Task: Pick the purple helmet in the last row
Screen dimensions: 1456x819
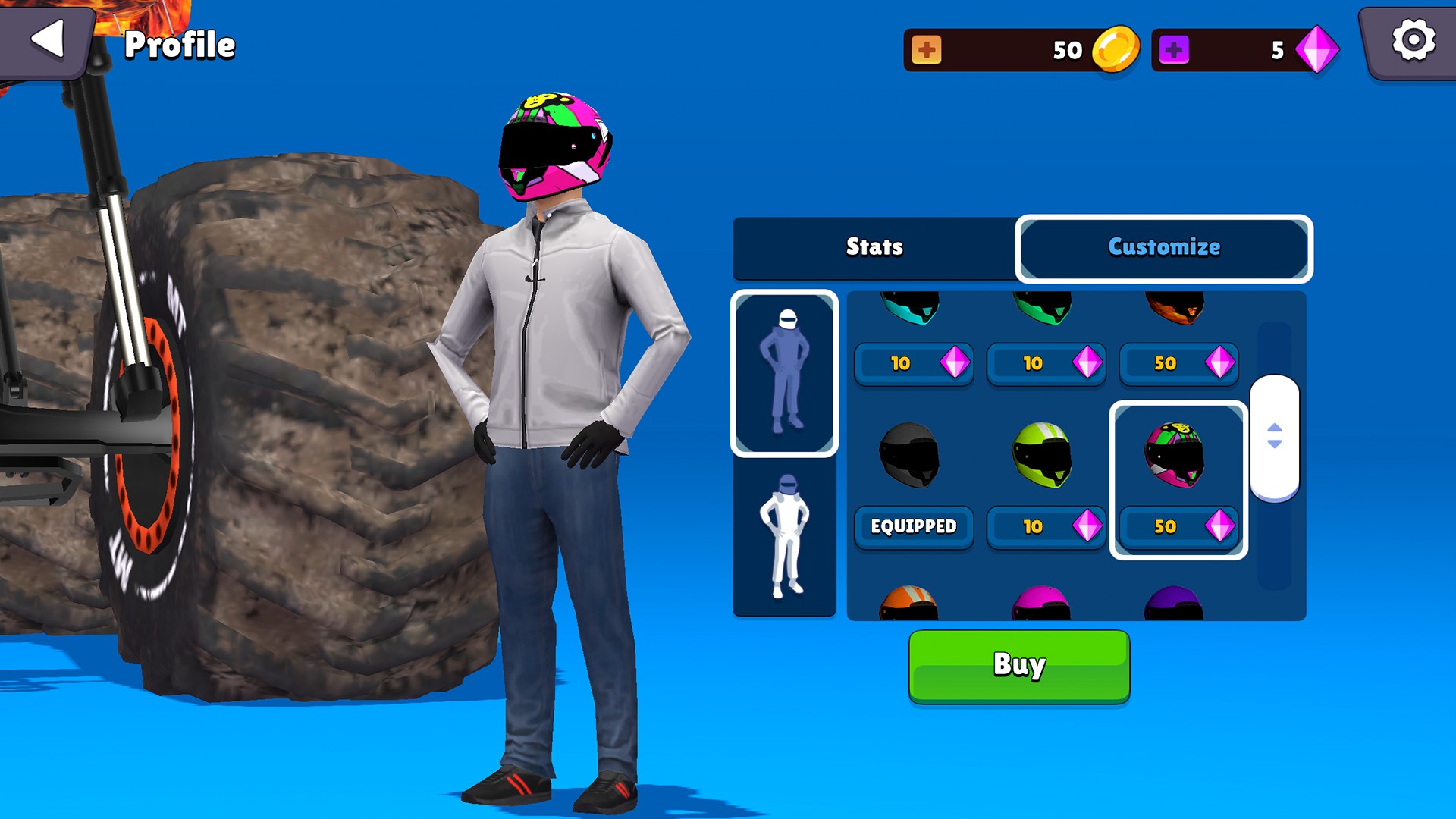Action: (1173, 604)
